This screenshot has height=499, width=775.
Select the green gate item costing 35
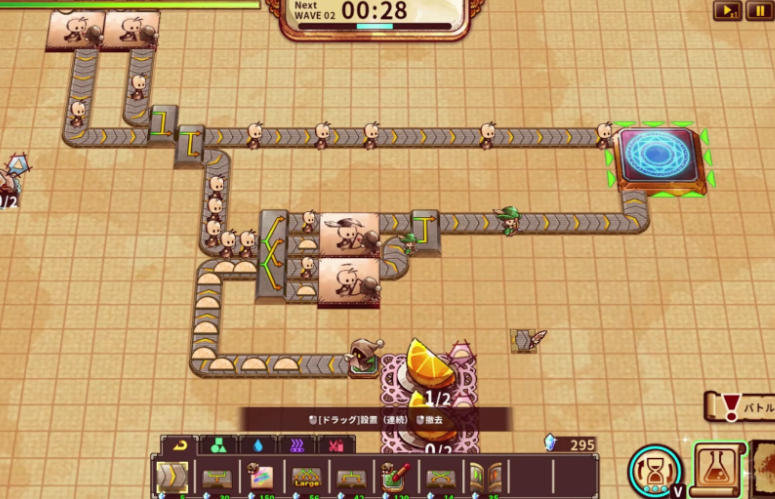(x=486, y=476)
